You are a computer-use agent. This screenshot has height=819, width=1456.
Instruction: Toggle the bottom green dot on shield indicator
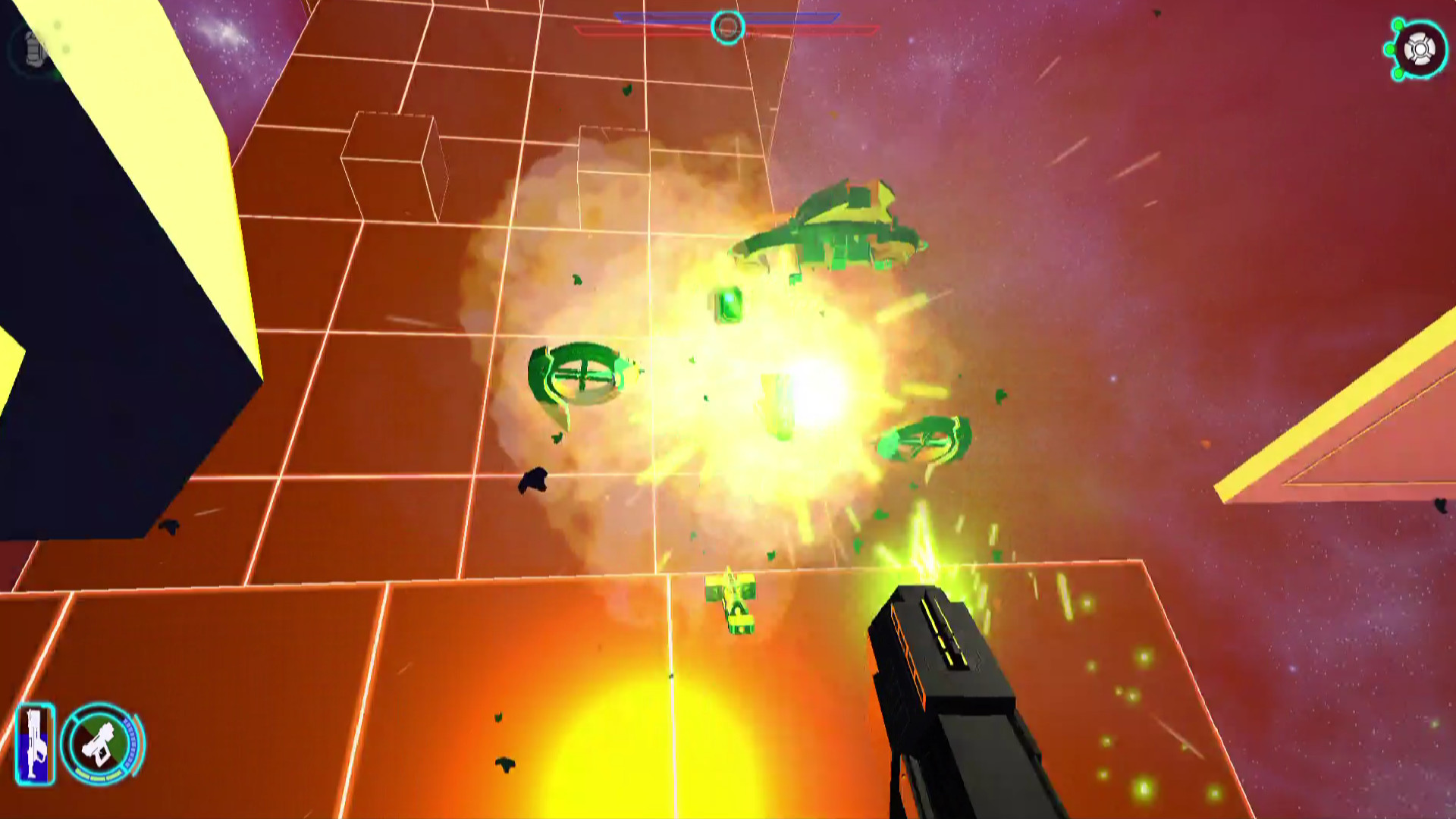(x=1398, y=74)
